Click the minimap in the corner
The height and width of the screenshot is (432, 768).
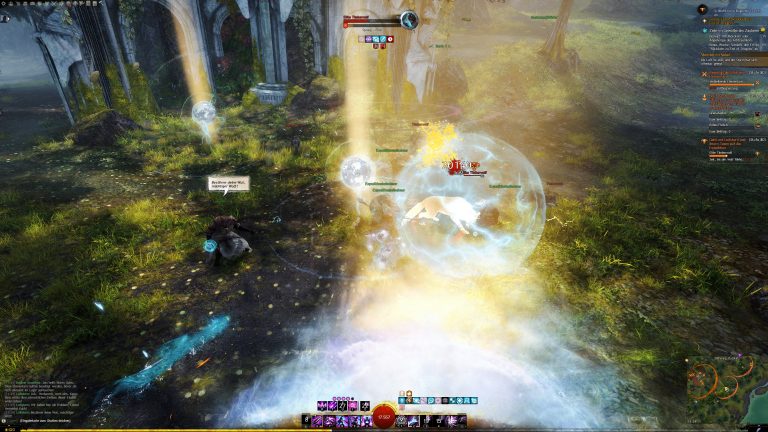pyautogui.click(x=726, y=383)
